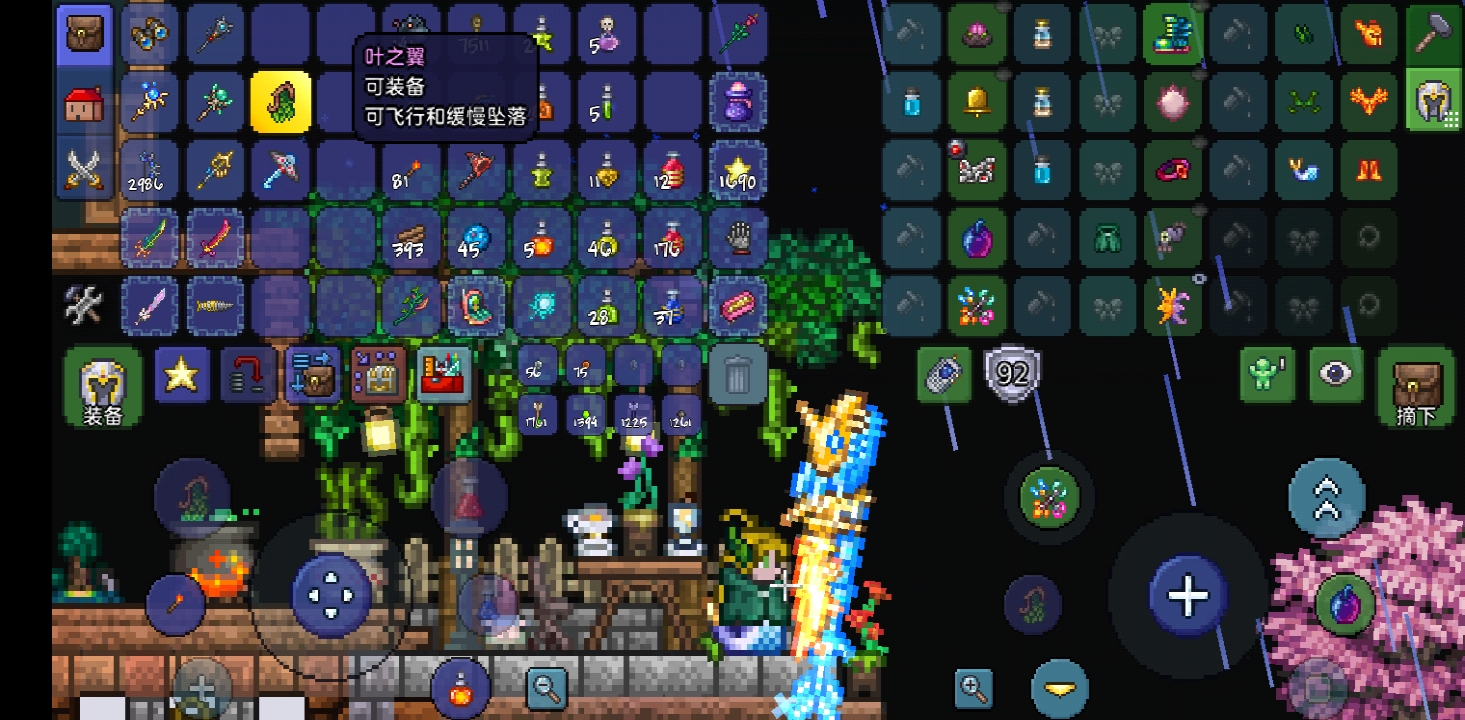Sort inventory with the sort-to-bag button
1465x720 pixels.
click(314, 374)
